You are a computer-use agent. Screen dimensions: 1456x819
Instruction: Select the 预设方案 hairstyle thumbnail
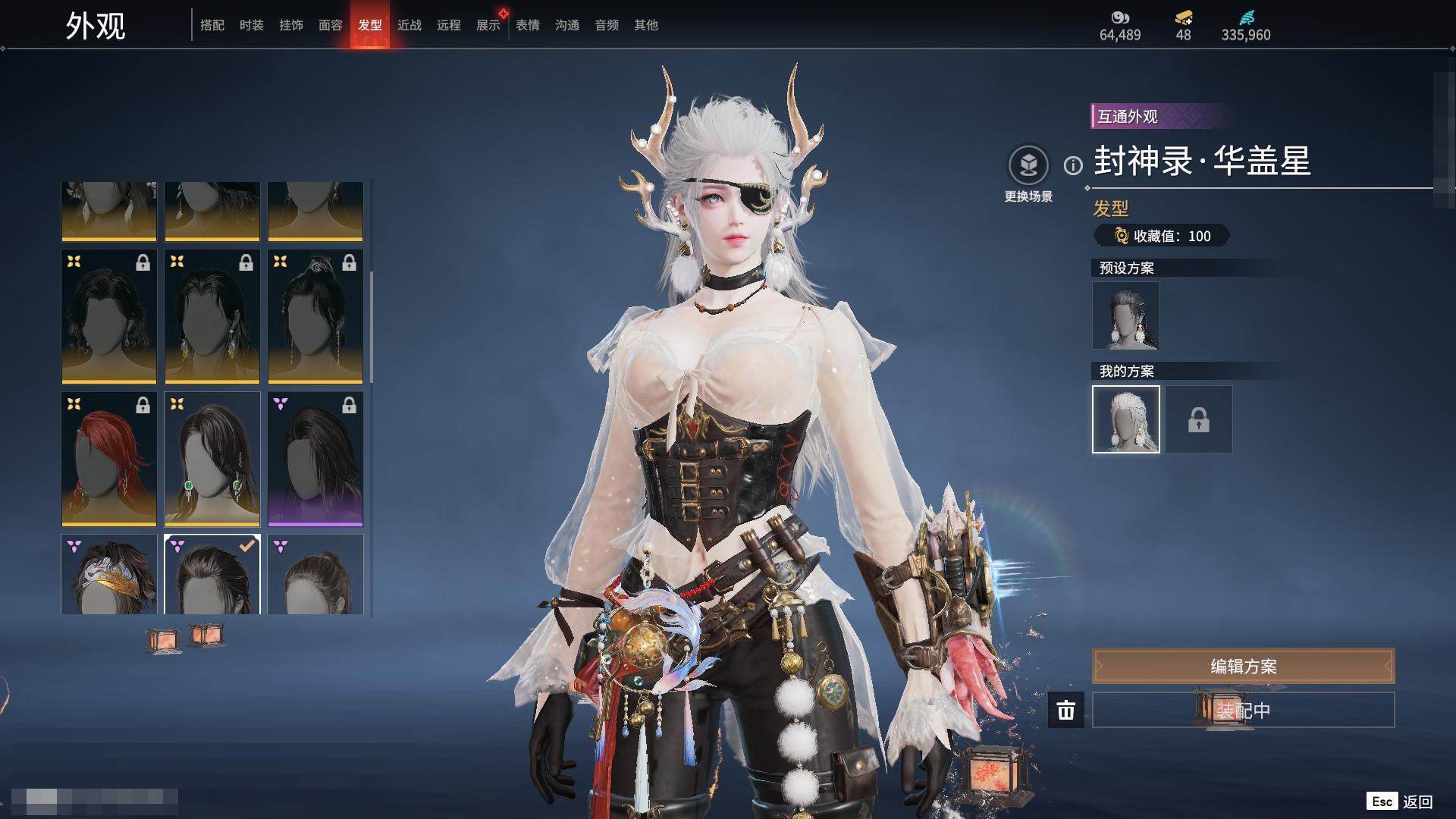click(x=1126, y=315)
